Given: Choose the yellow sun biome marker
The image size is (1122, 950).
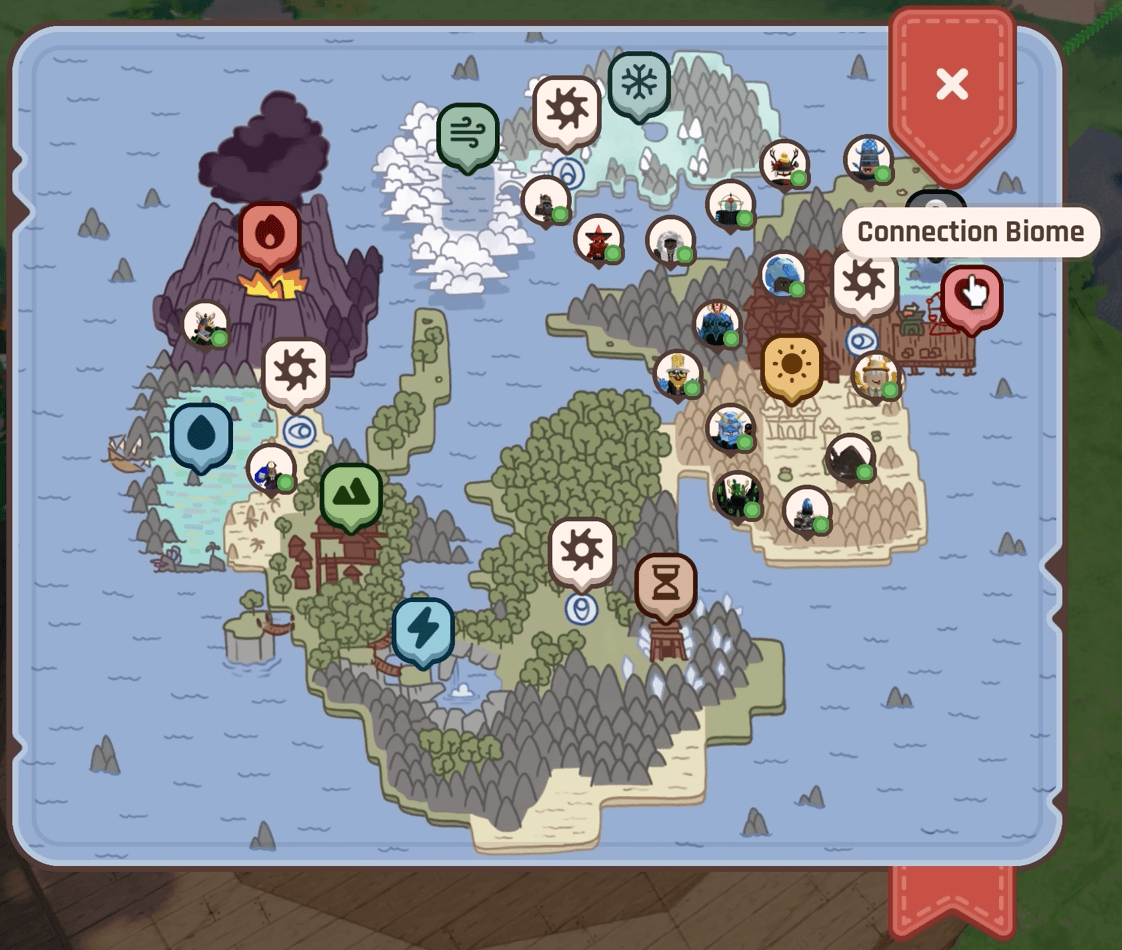Looking at the screenshot, I should [792, 365].
